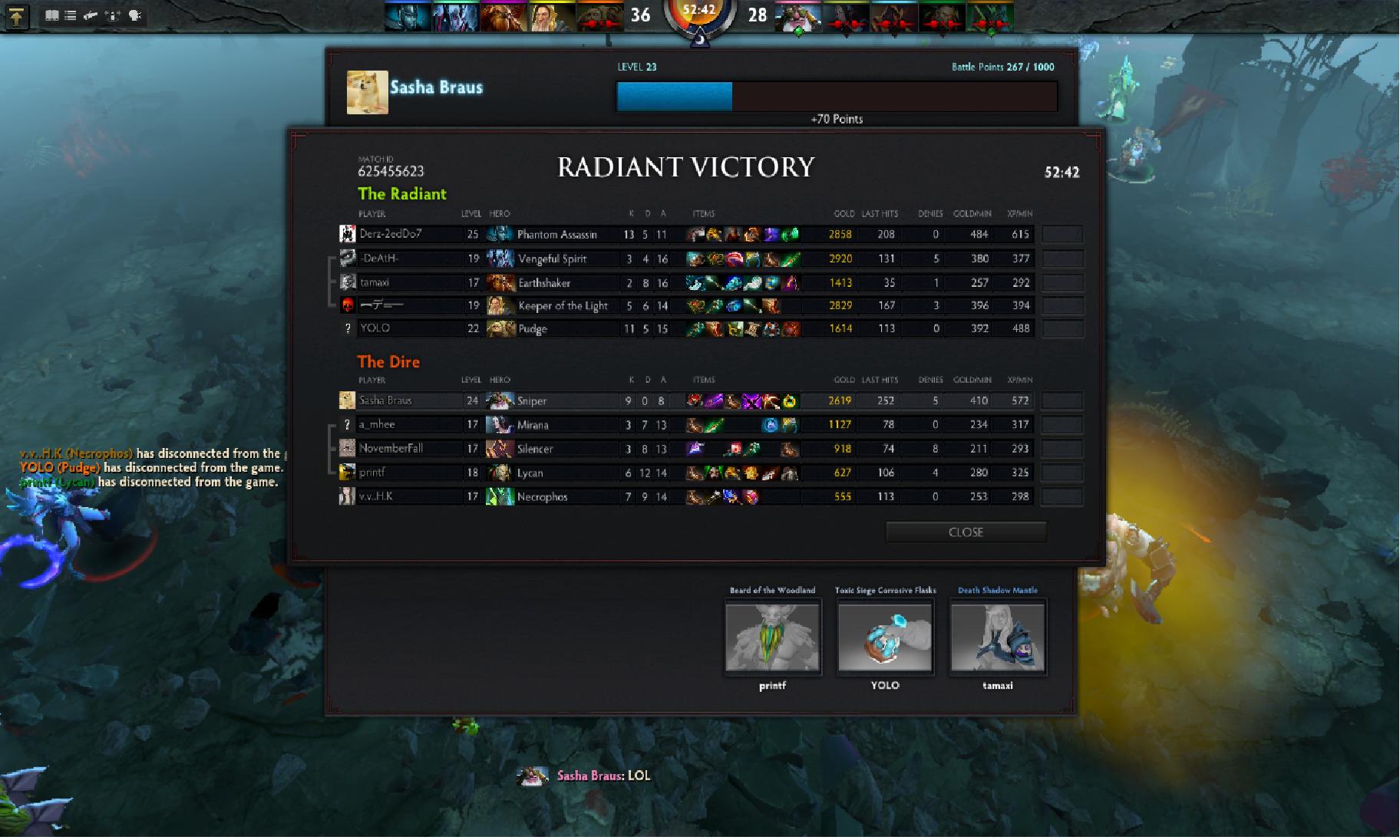Image resolution: width=1400 pixels, height=840 pixels.
Task: Select the Keeper of the Light top bar portrait
Action: [x=550, y=16]
